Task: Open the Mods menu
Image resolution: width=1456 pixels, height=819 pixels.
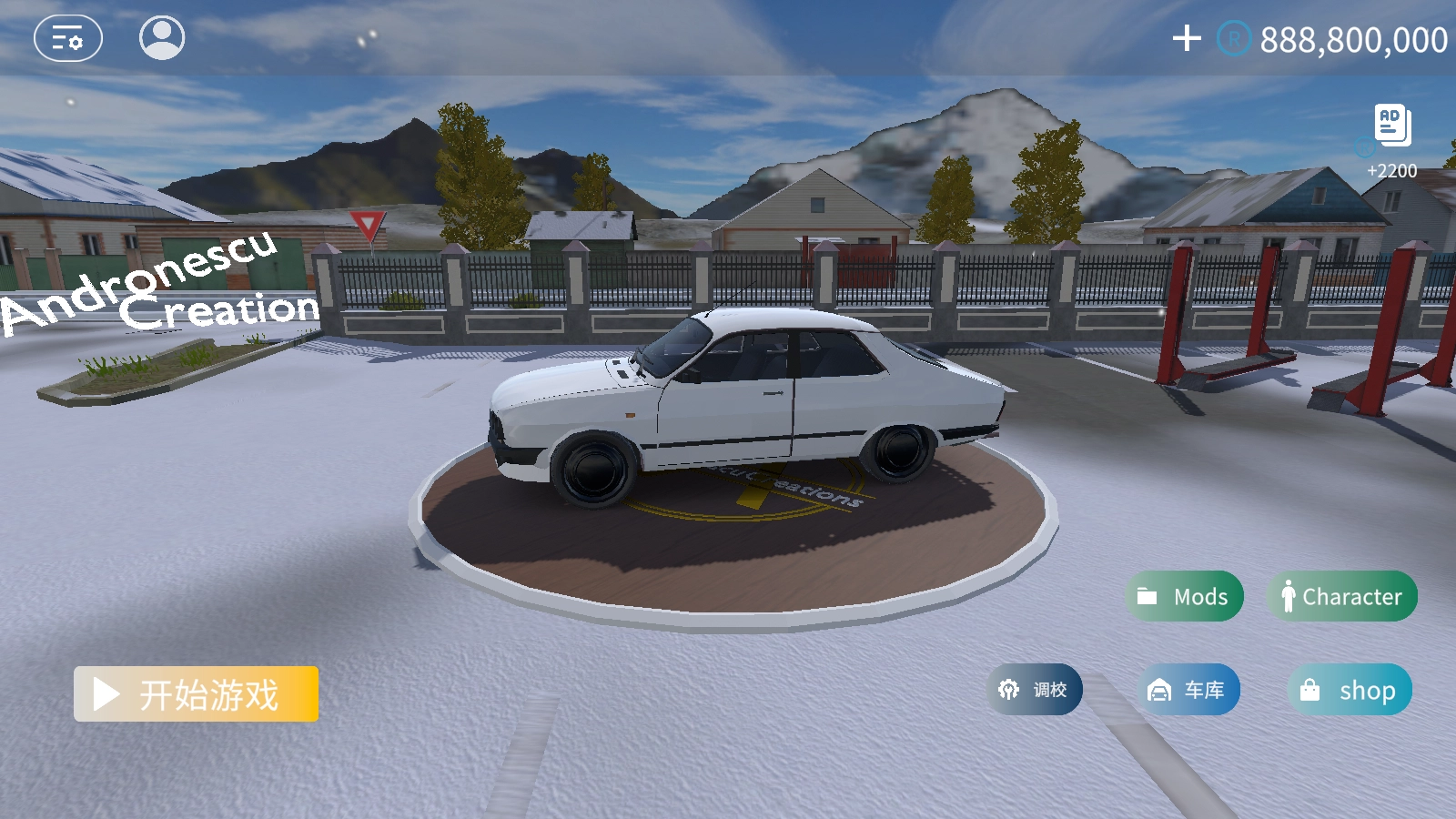Action: point(1185,597)
